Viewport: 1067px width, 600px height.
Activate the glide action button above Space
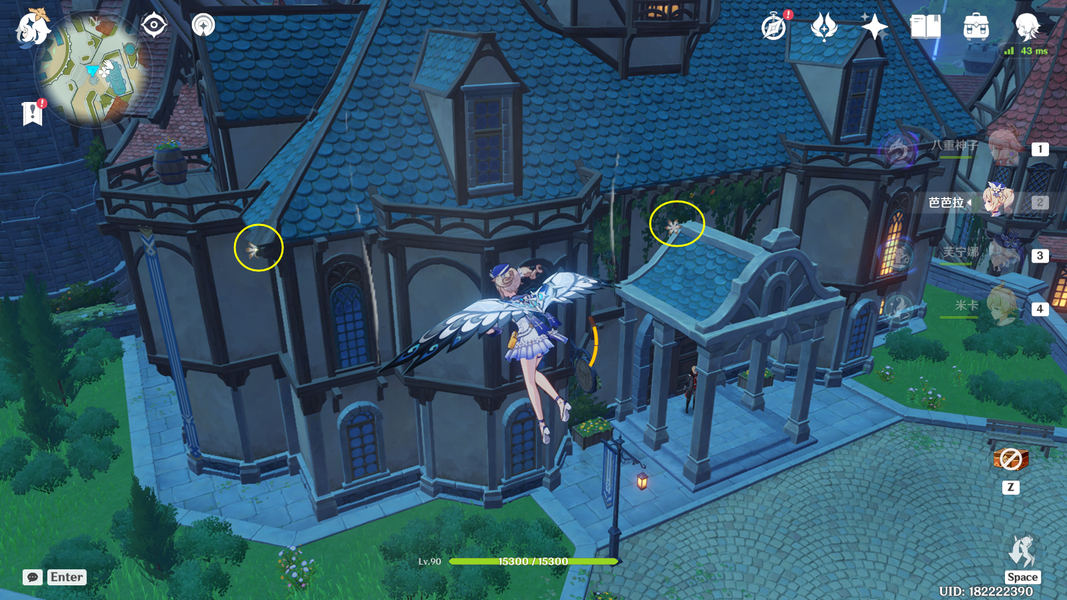(1022, 551)
